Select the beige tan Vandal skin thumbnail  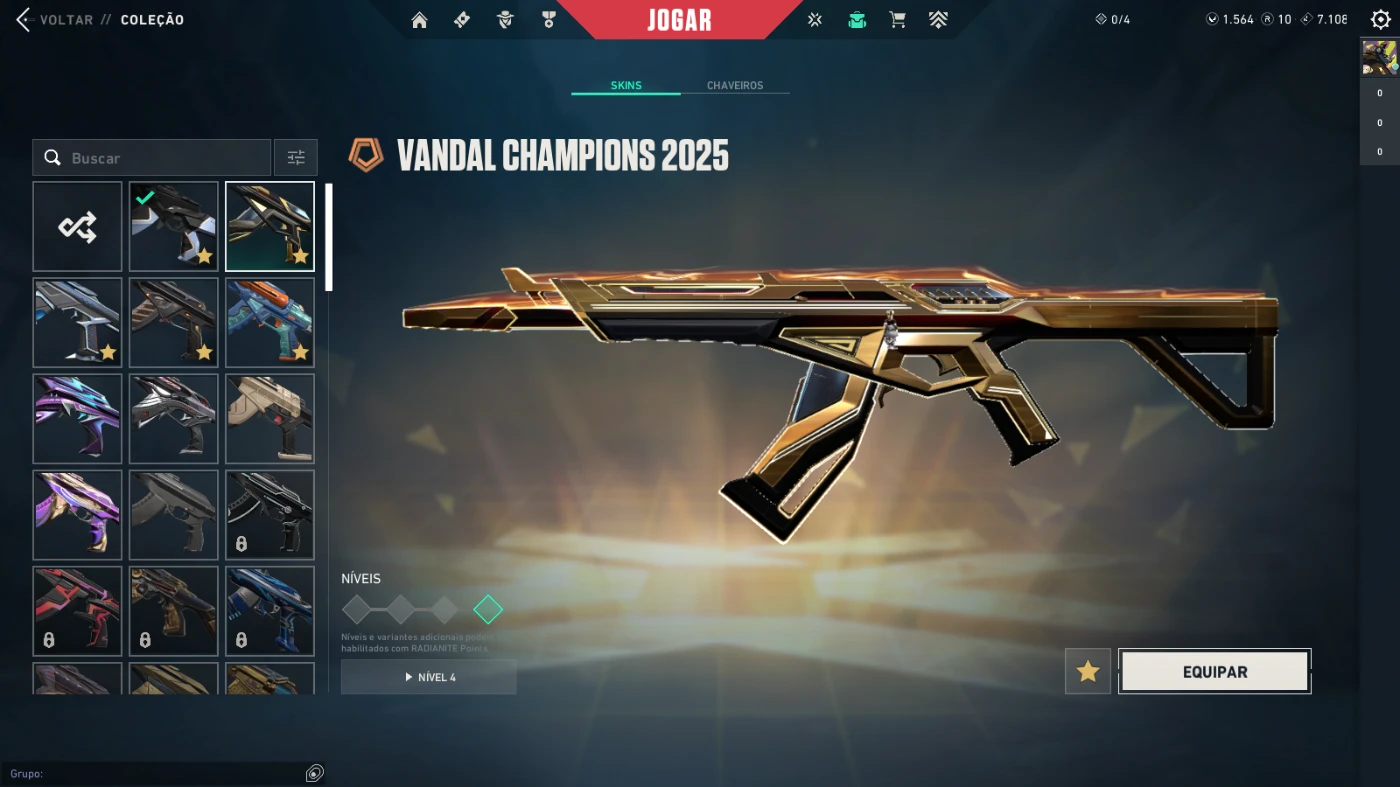[x=270, y=419]
